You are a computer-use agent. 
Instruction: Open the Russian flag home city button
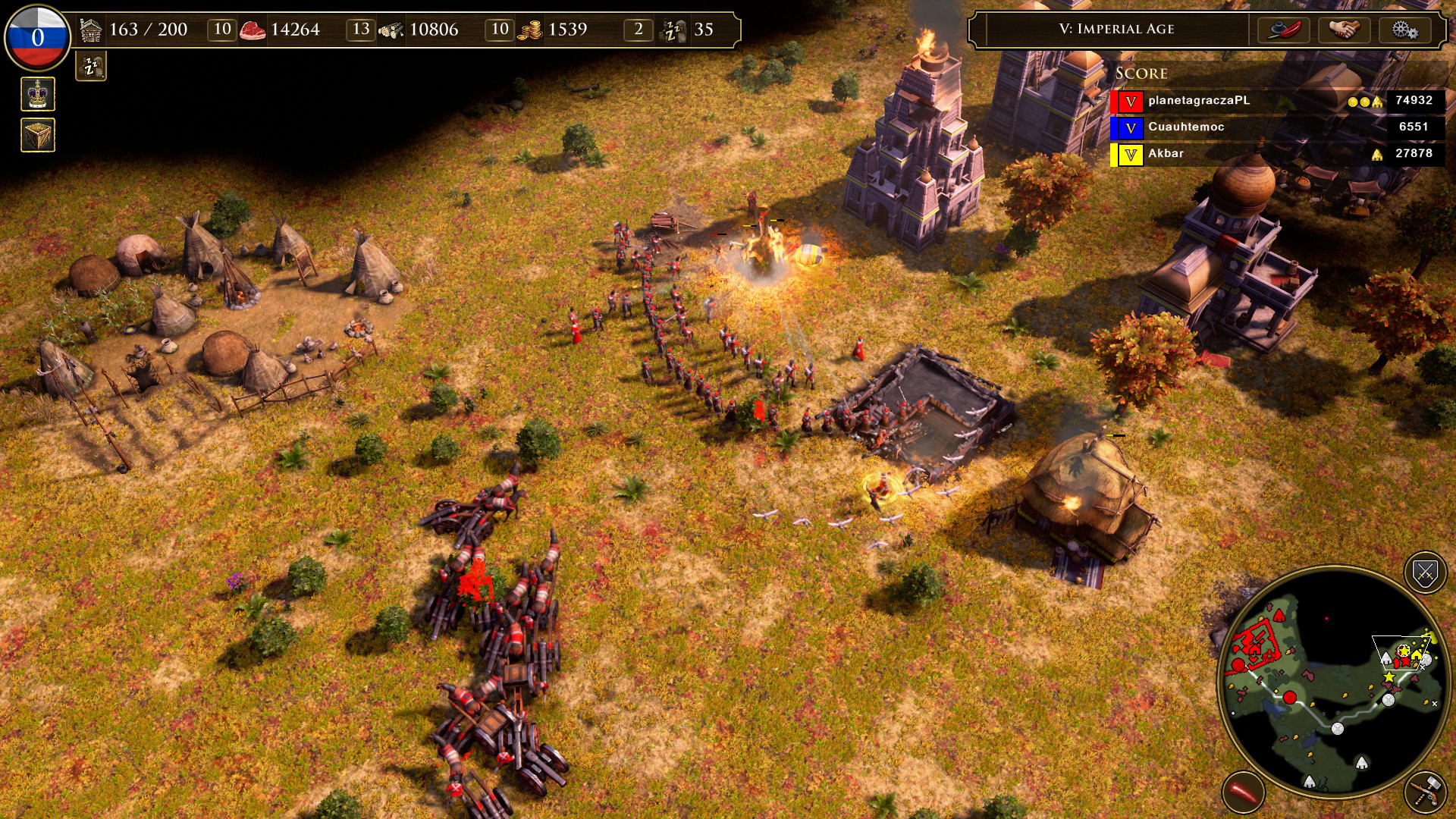click(x=37, y=36)
